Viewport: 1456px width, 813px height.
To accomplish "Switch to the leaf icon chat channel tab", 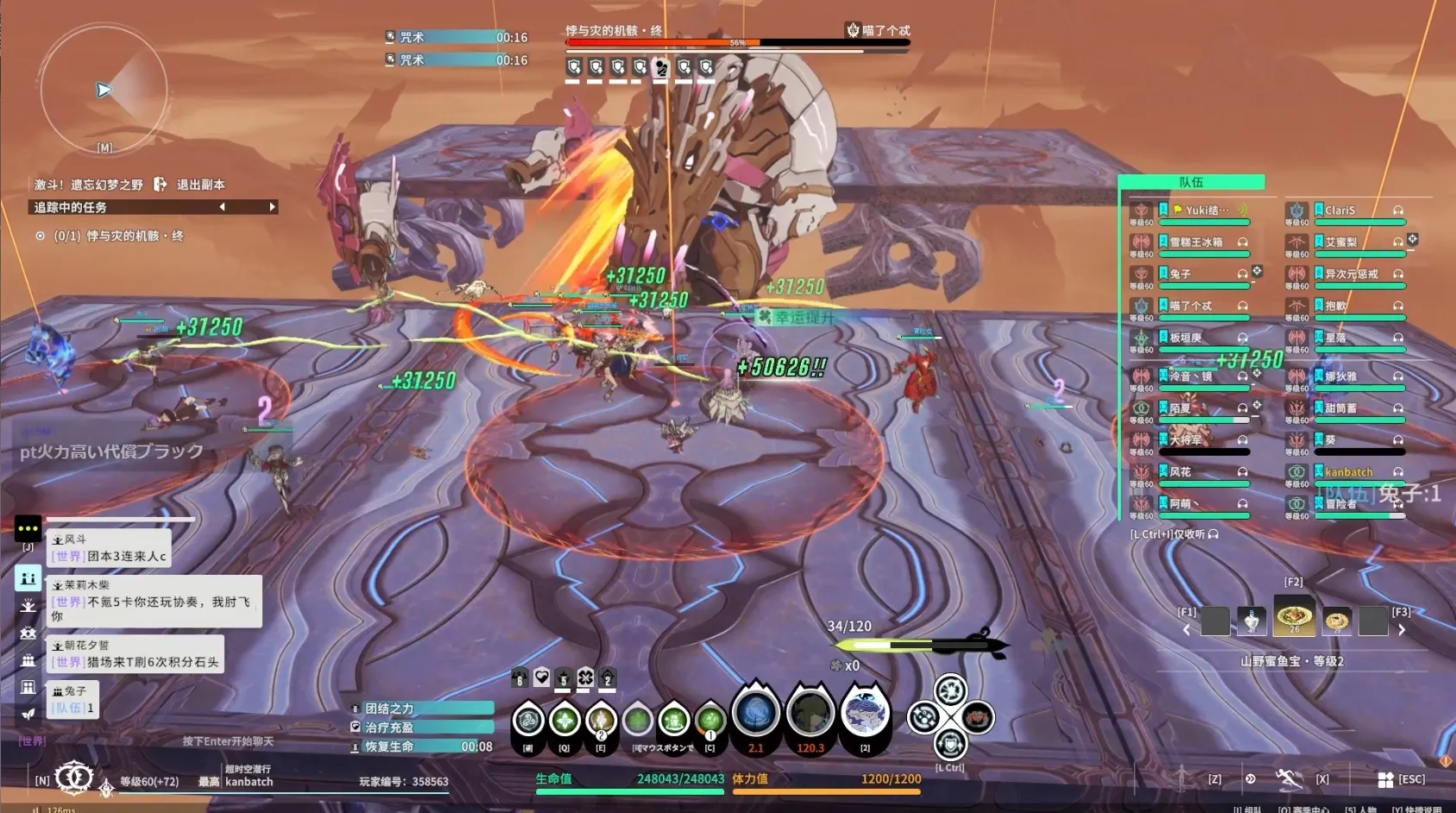I will tap(28, 714).
